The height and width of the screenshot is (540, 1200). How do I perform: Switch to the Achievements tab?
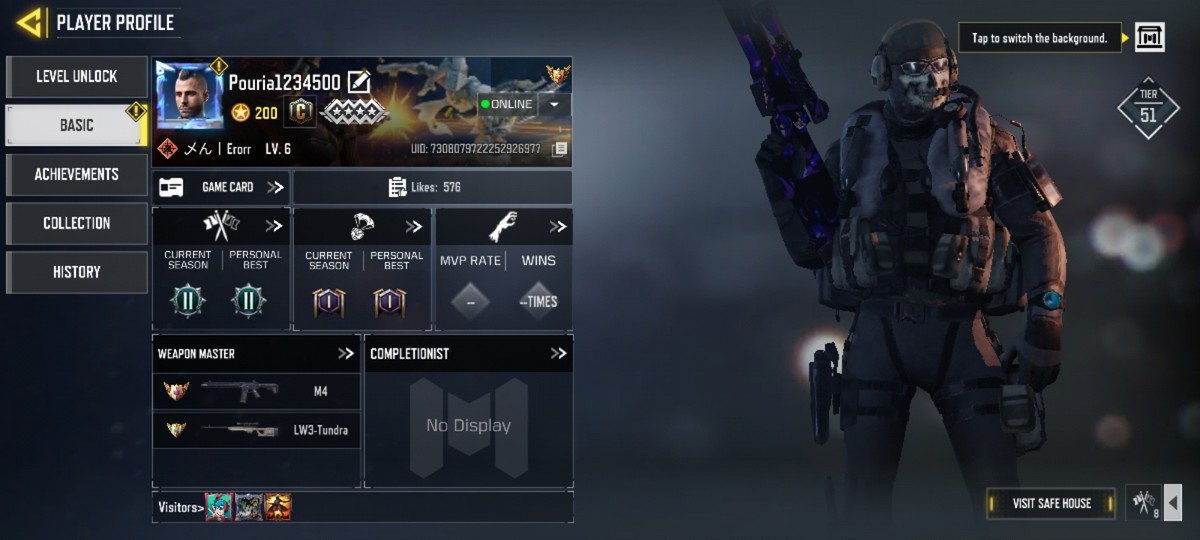coord(77,174)
